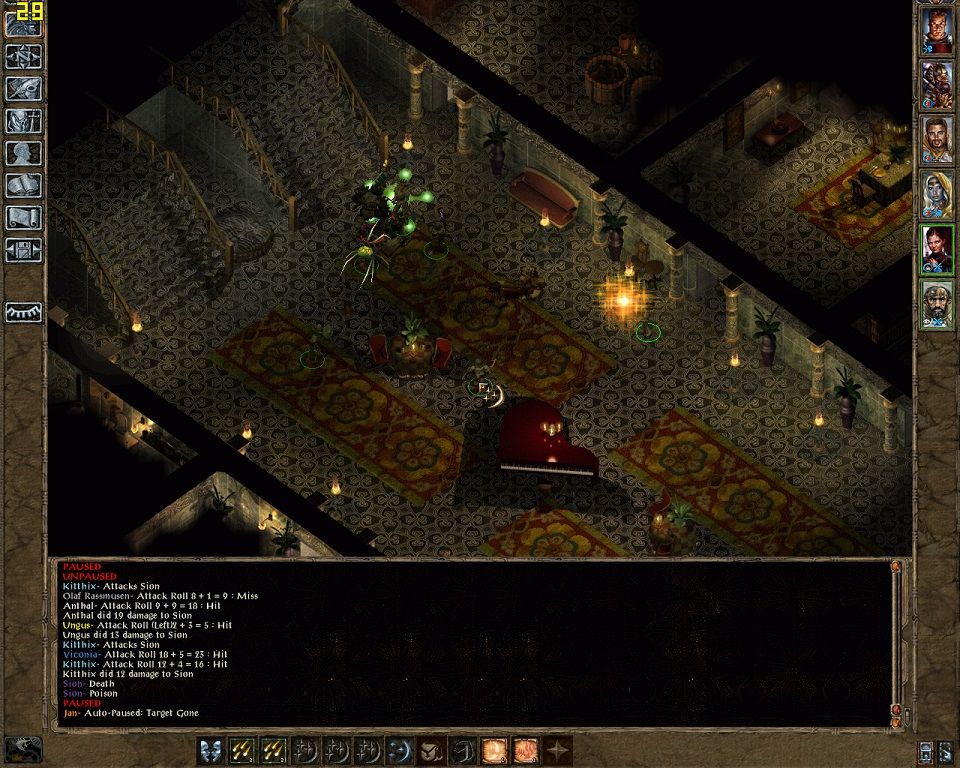Viewport: 960px width, 768px height.
Task: Select the hooded drow woman portrait
Action: pyautogui.click(x=937, y=195)
